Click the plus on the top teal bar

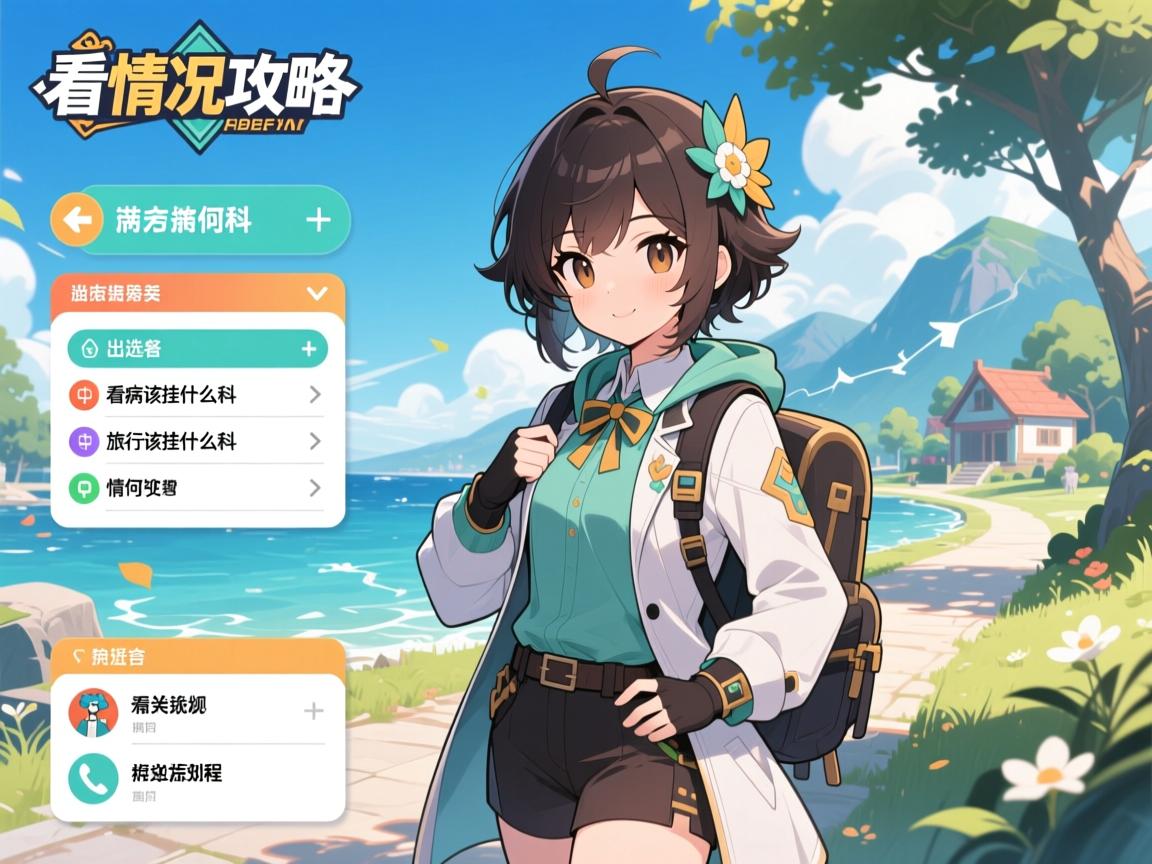point(318,219)
